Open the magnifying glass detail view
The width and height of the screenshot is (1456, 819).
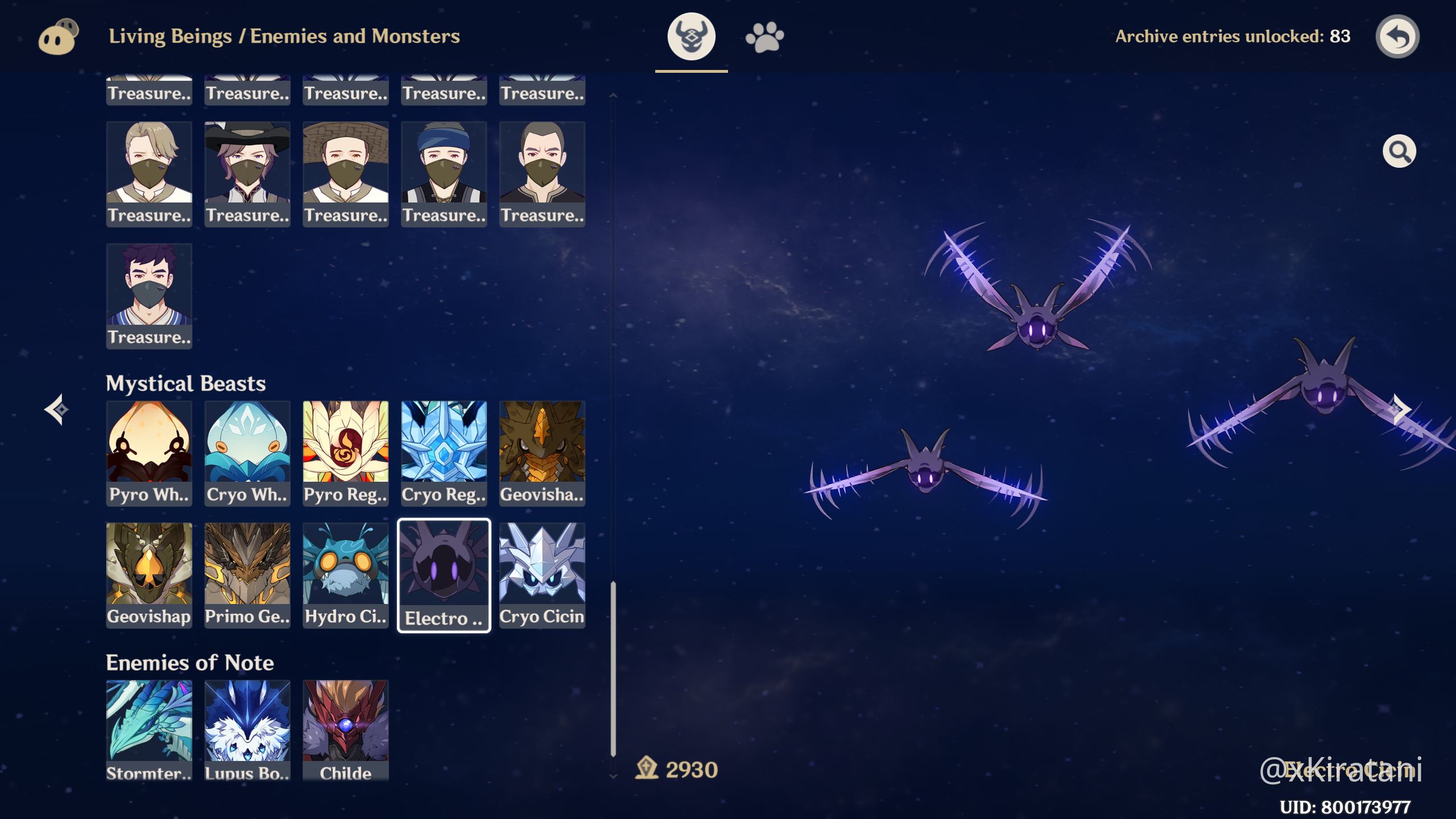pyautogui.click(x=1399, y=151)
